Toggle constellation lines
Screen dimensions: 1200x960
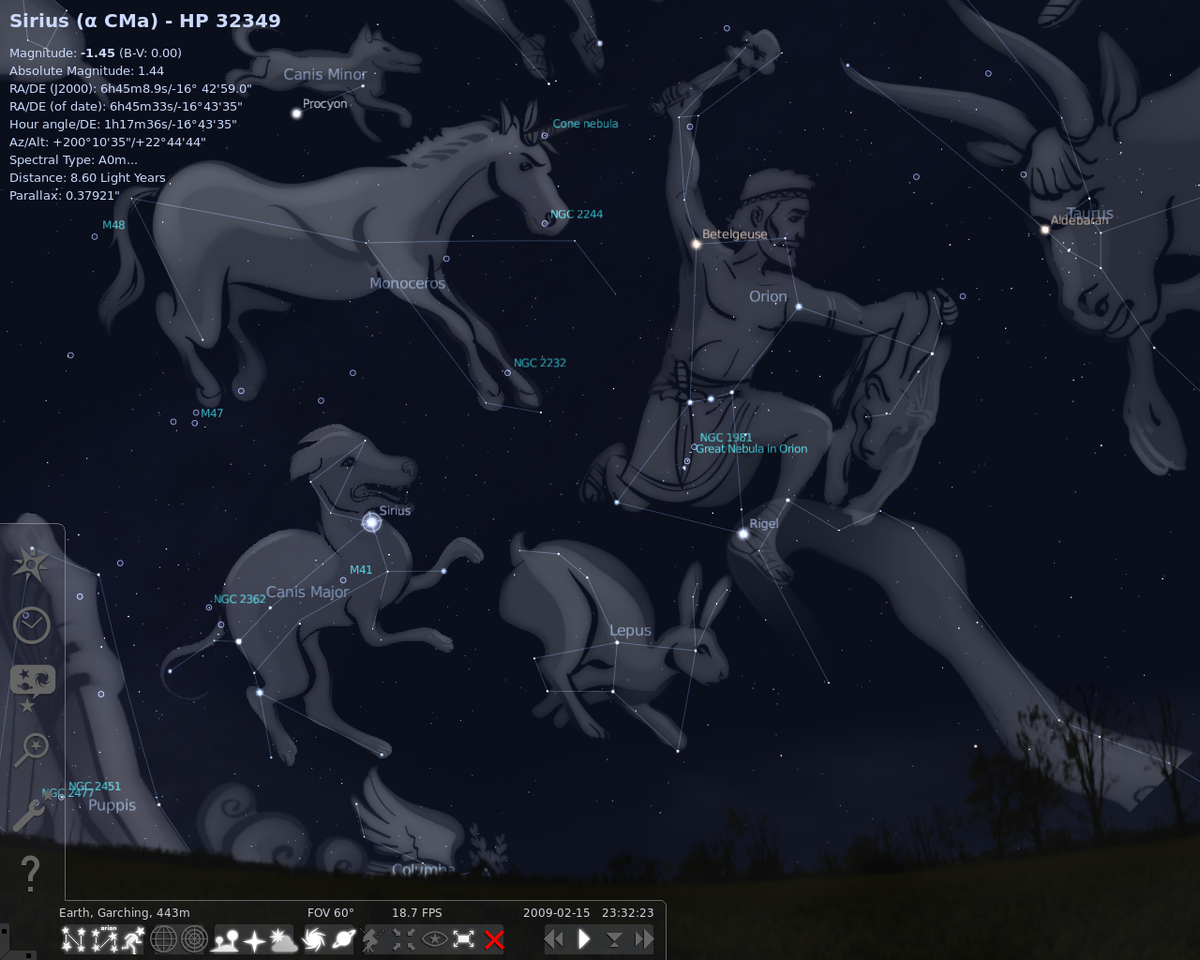click(x=73, y=939)
